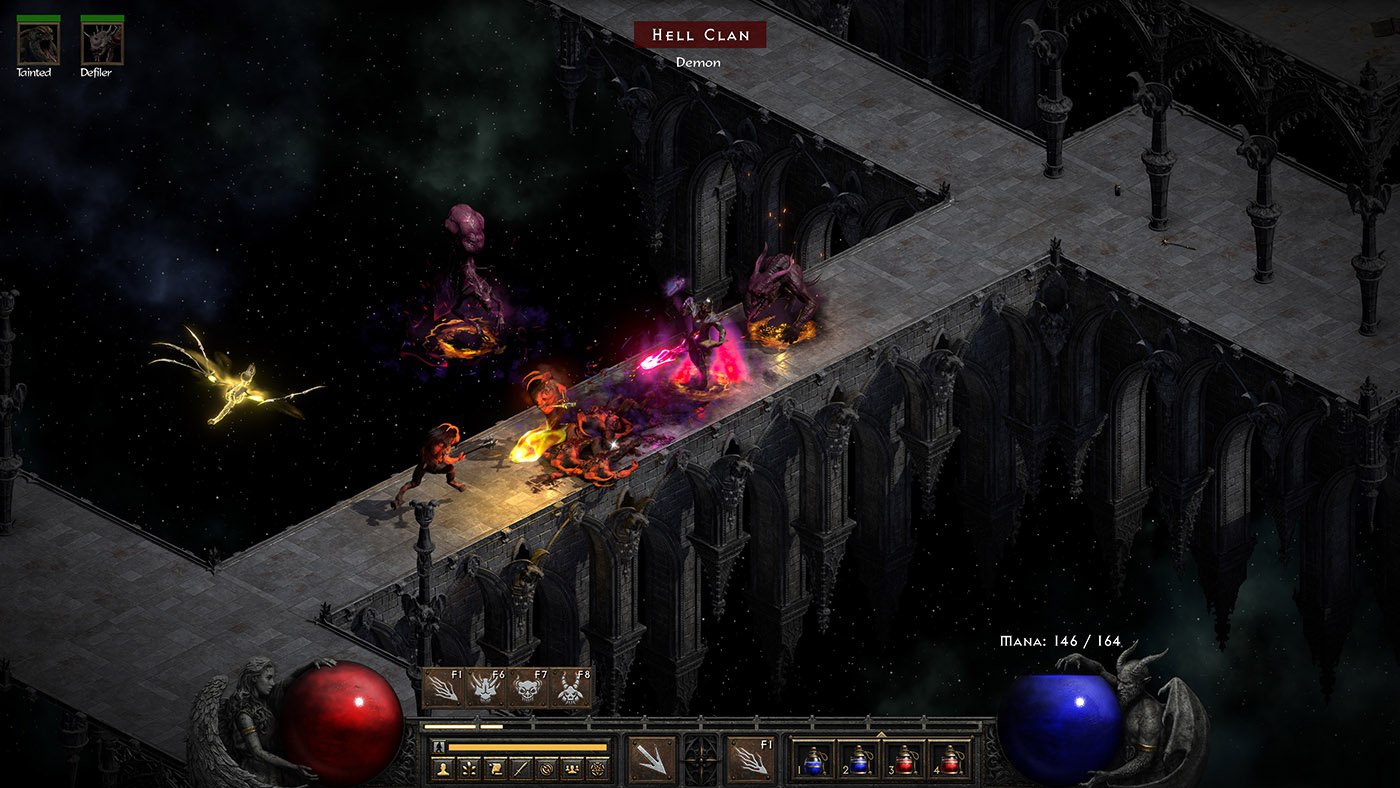Image resolution: width=1400 pixels, height=788 pixels.
Task: Open the quest scroll button
Action: [x=495, y=769]
